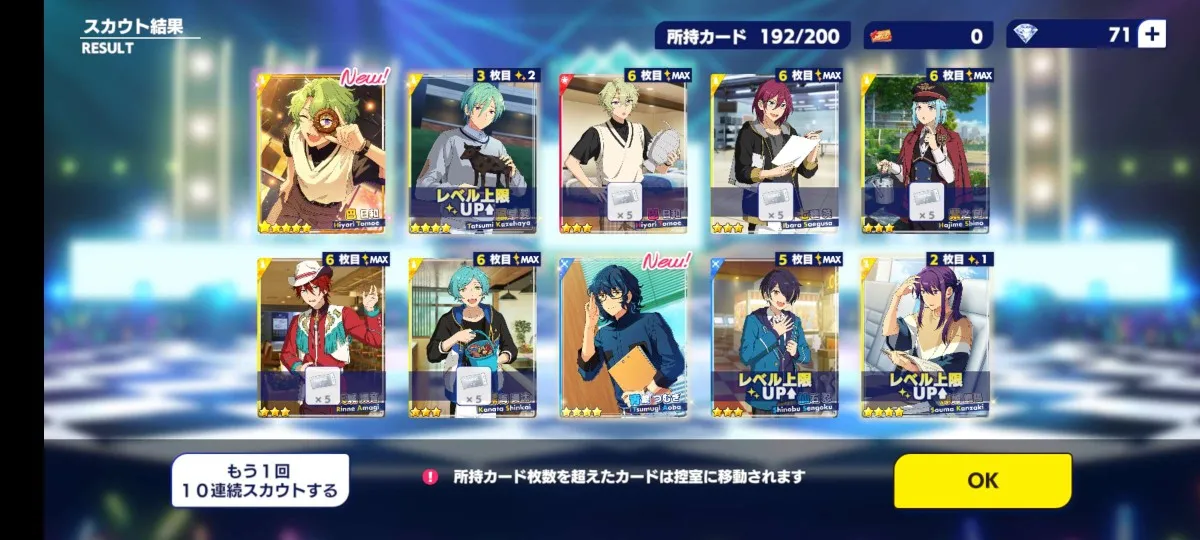Select the Kanata Shinkai card
This screenshot has height=540, width=1200.
point(473,337)
